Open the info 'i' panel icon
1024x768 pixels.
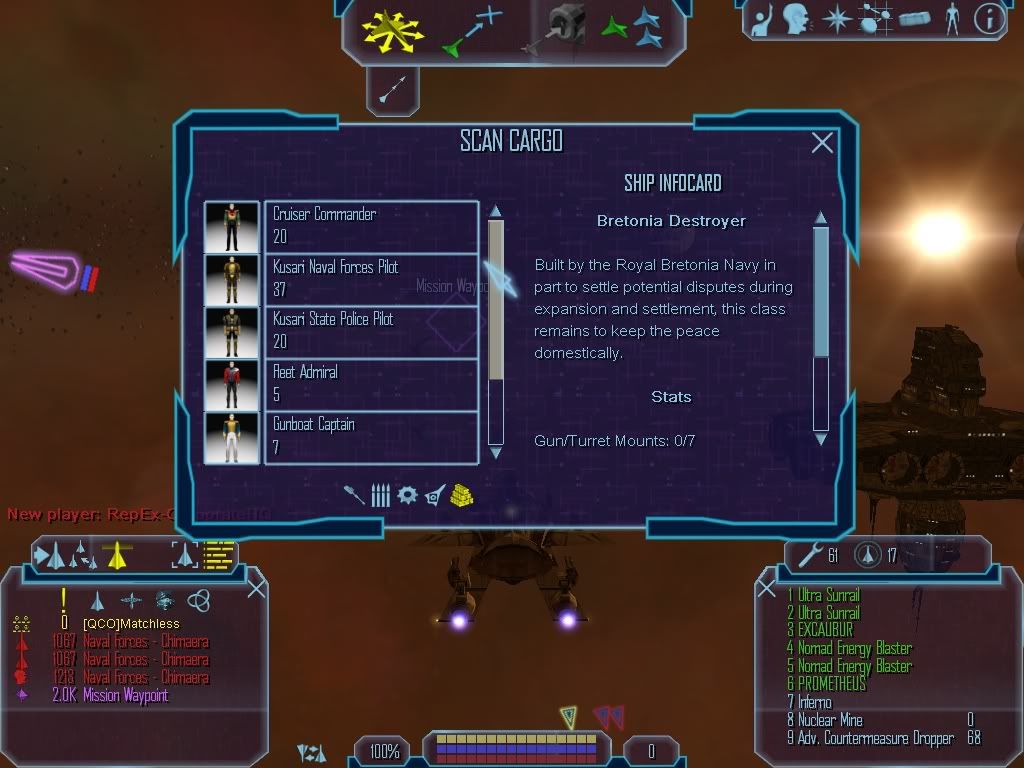coord(988,19)
